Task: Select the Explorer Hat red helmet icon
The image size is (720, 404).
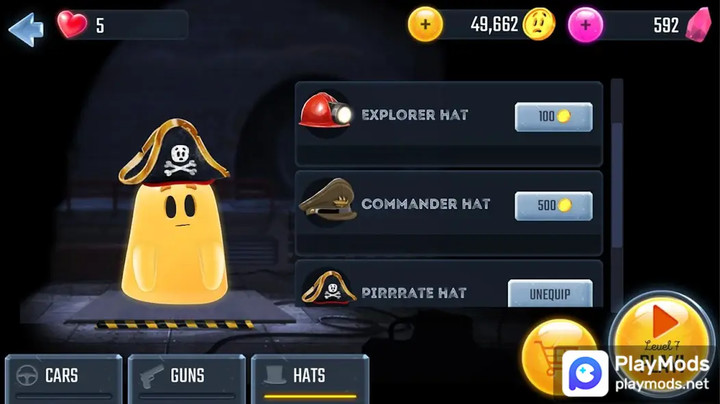Action: [x=324, y=112]
